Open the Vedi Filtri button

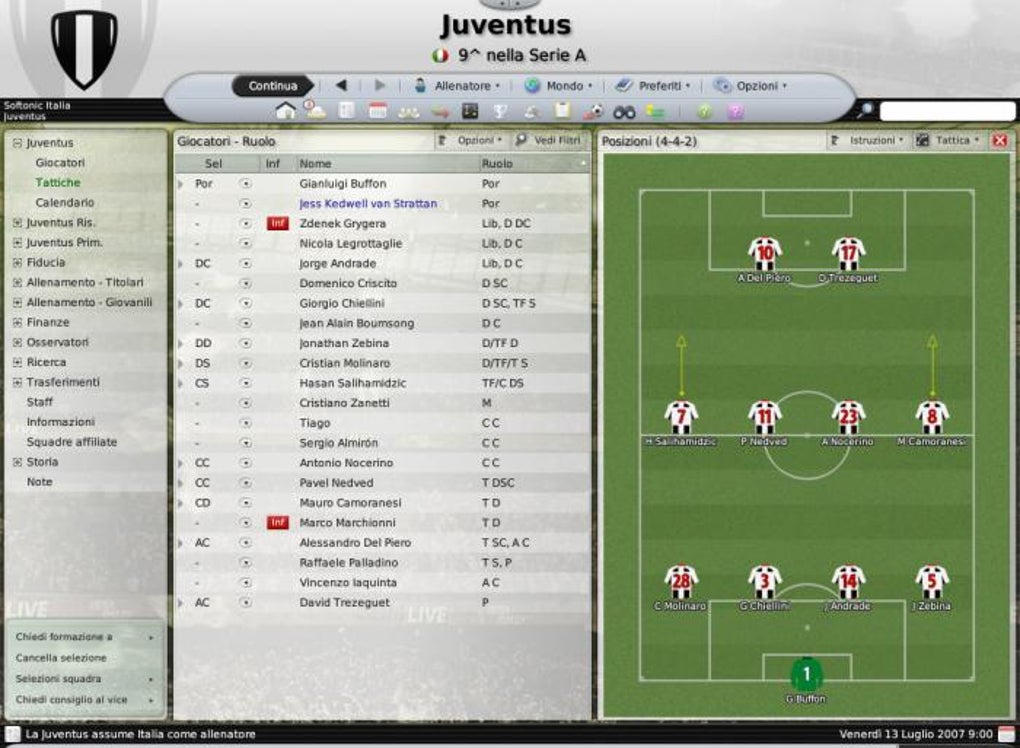coord(549,141)
